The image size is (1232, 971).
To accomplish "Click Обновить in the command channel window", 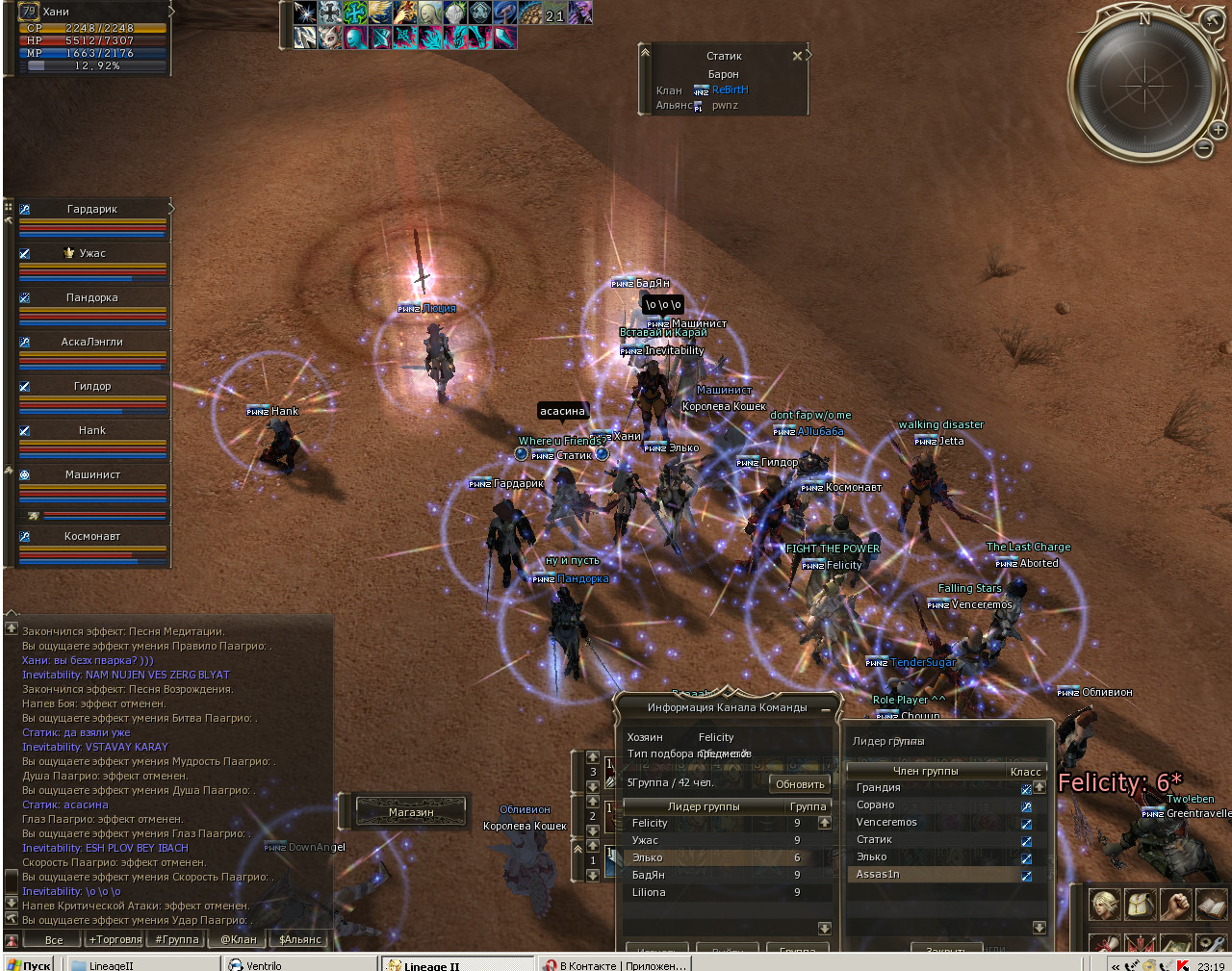I will 800,784.
